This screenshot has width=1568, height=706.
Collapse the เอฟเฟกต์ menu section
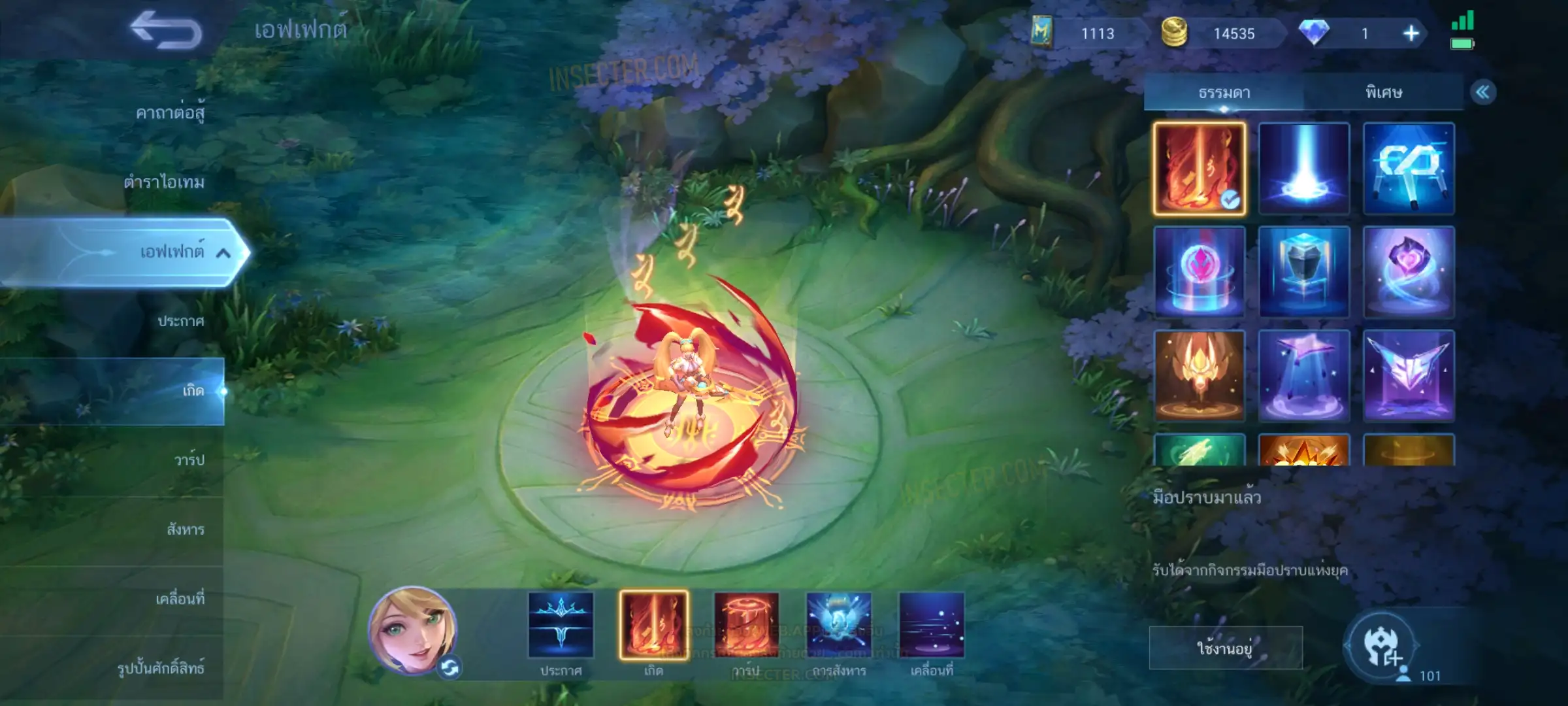coord(223,253)
